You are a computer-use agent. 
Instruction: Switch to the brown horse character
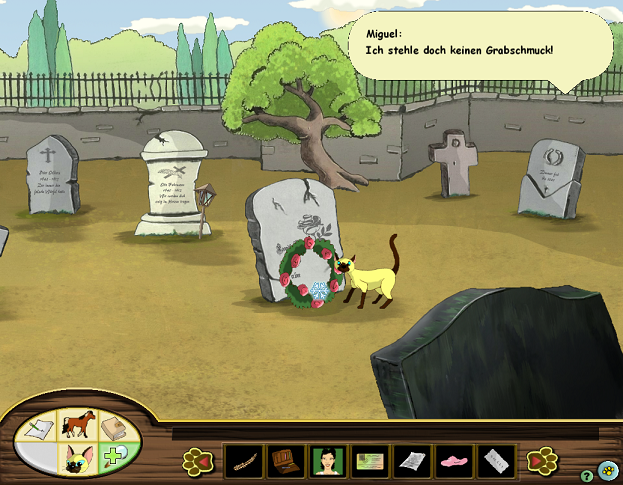(77, 426)
